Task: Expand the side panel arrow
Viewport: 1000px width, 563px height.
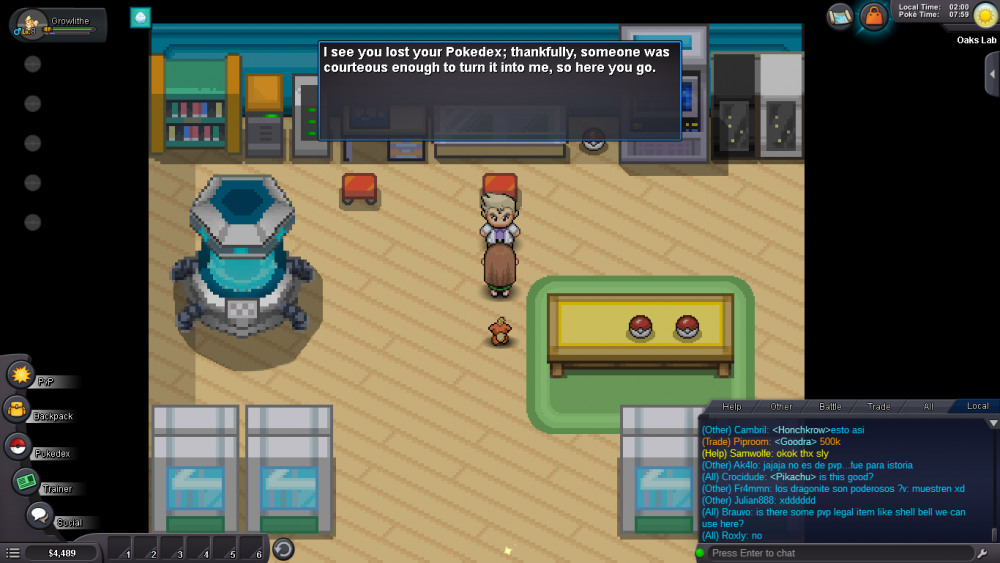Action: (991, 73)
